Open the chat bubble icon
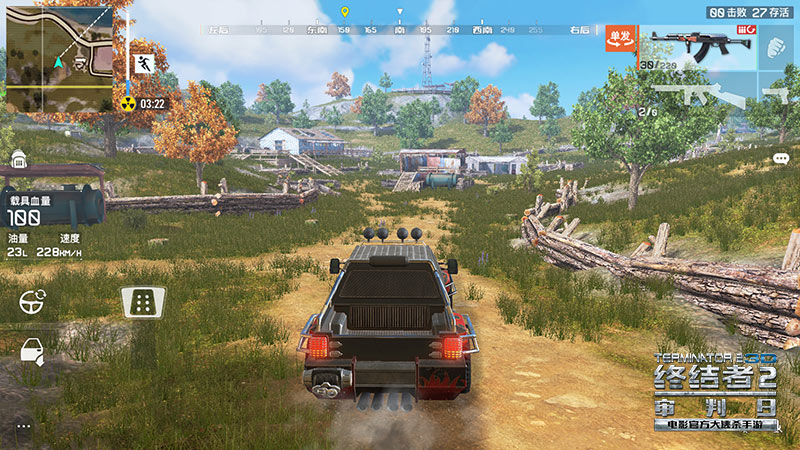Image resolution: width=800 pixels, height=450 pixels. [781, 159]
